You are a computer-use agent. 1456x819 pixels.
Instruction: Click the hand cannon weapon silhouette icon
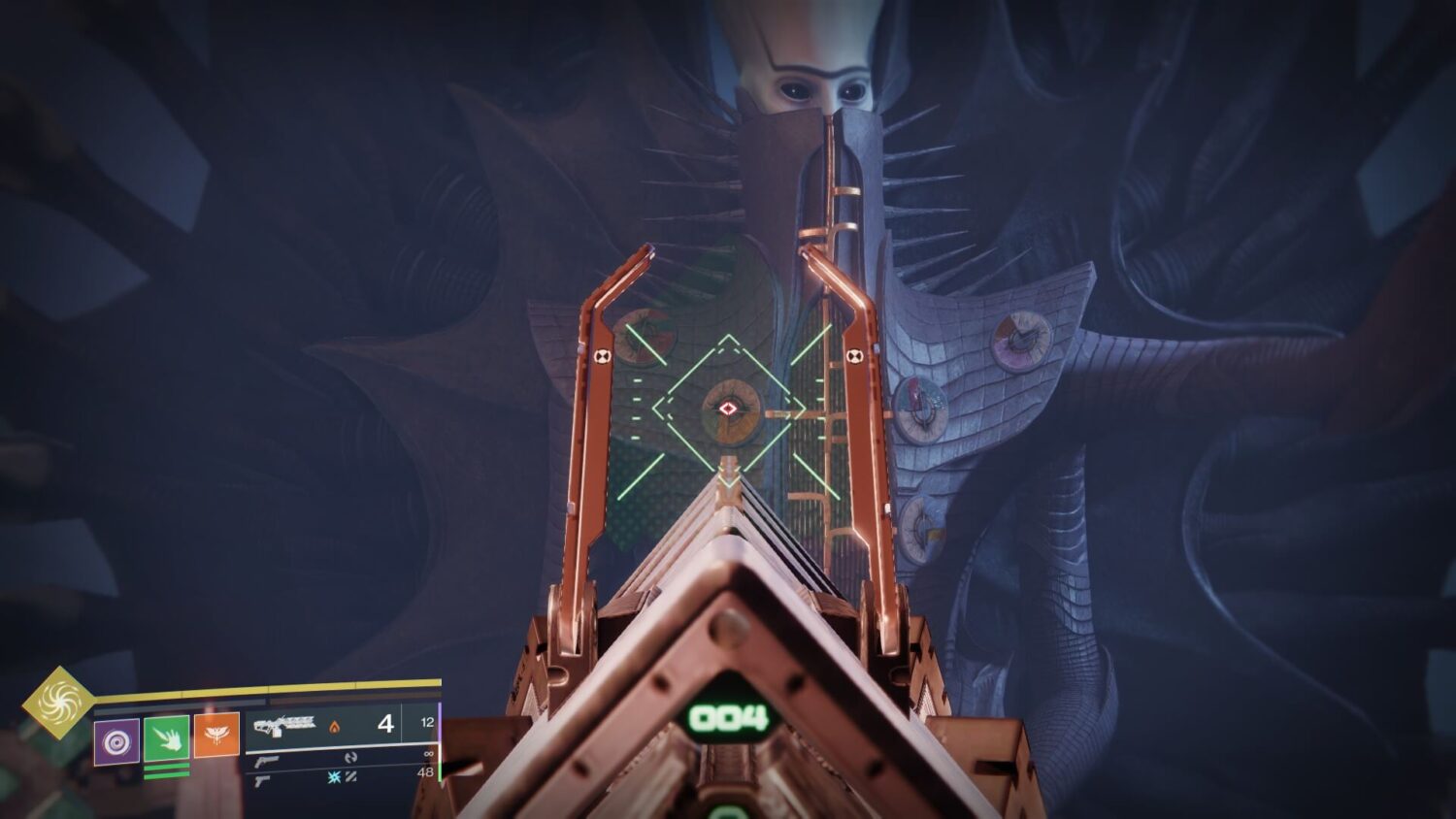click(x=267, y=762)
